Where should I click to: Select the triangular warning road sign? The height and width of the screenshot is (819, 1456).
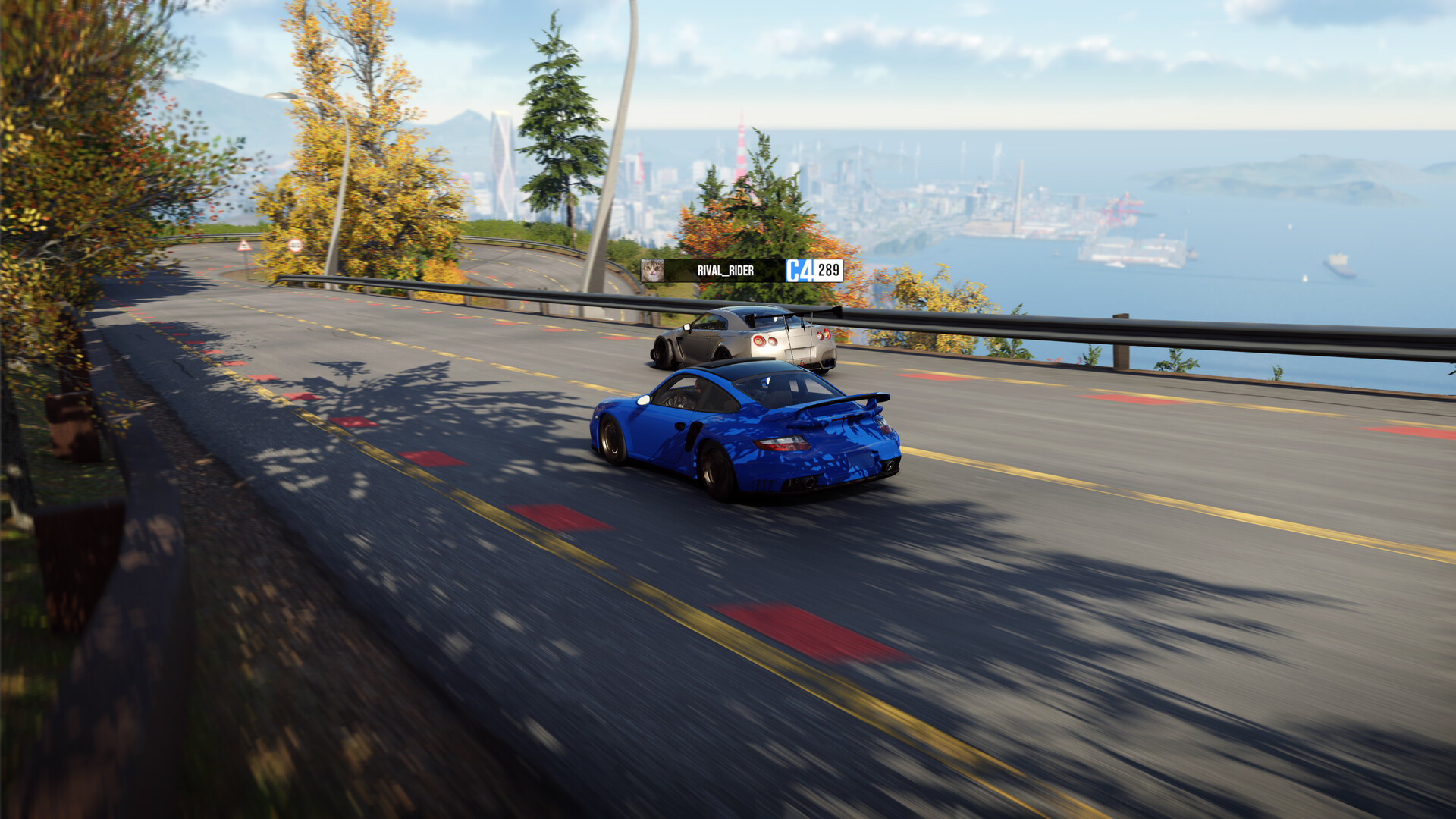[244, 245]
